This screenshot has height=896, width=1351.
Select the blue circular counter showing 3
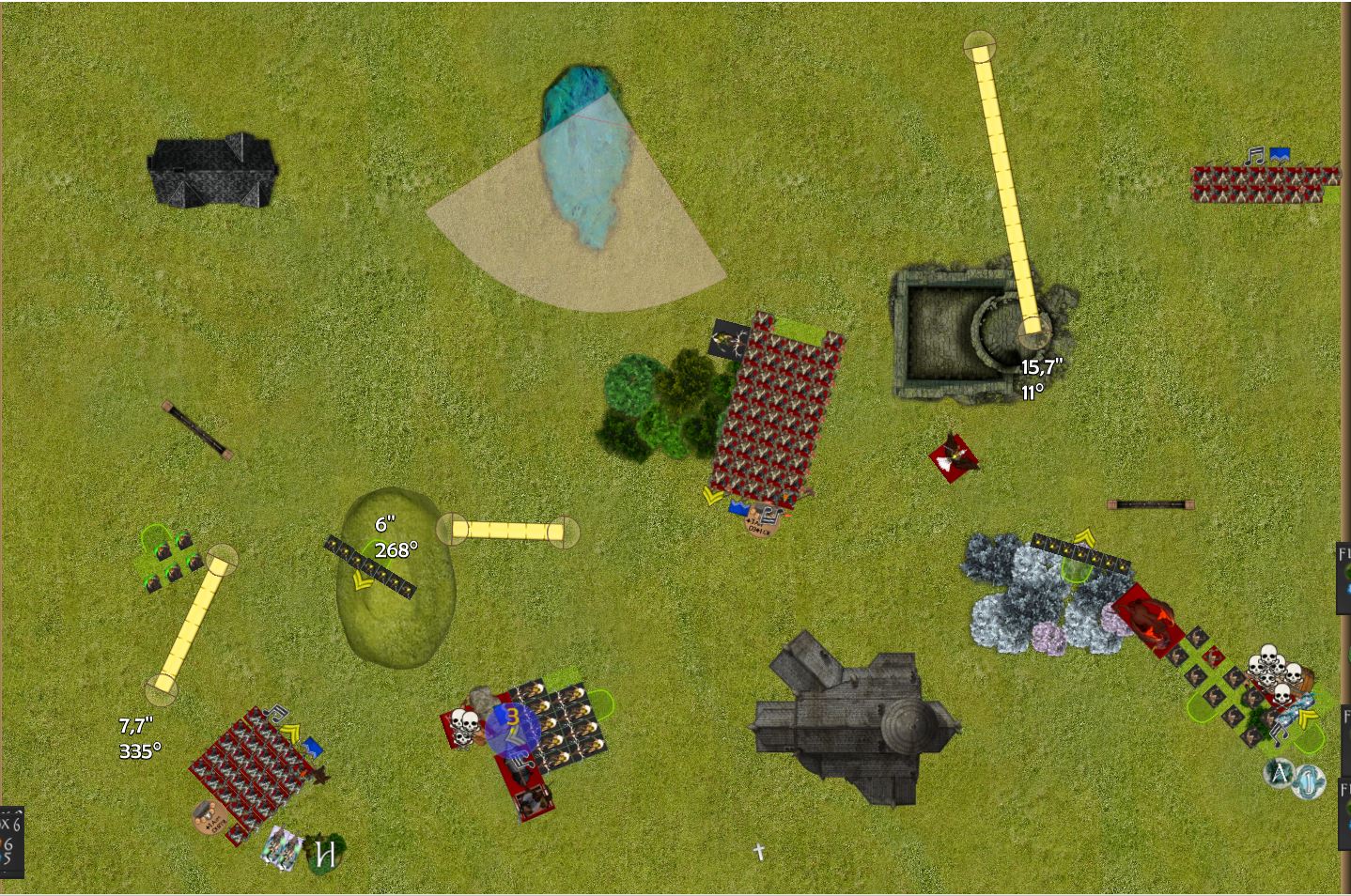(x=512, y=724)
